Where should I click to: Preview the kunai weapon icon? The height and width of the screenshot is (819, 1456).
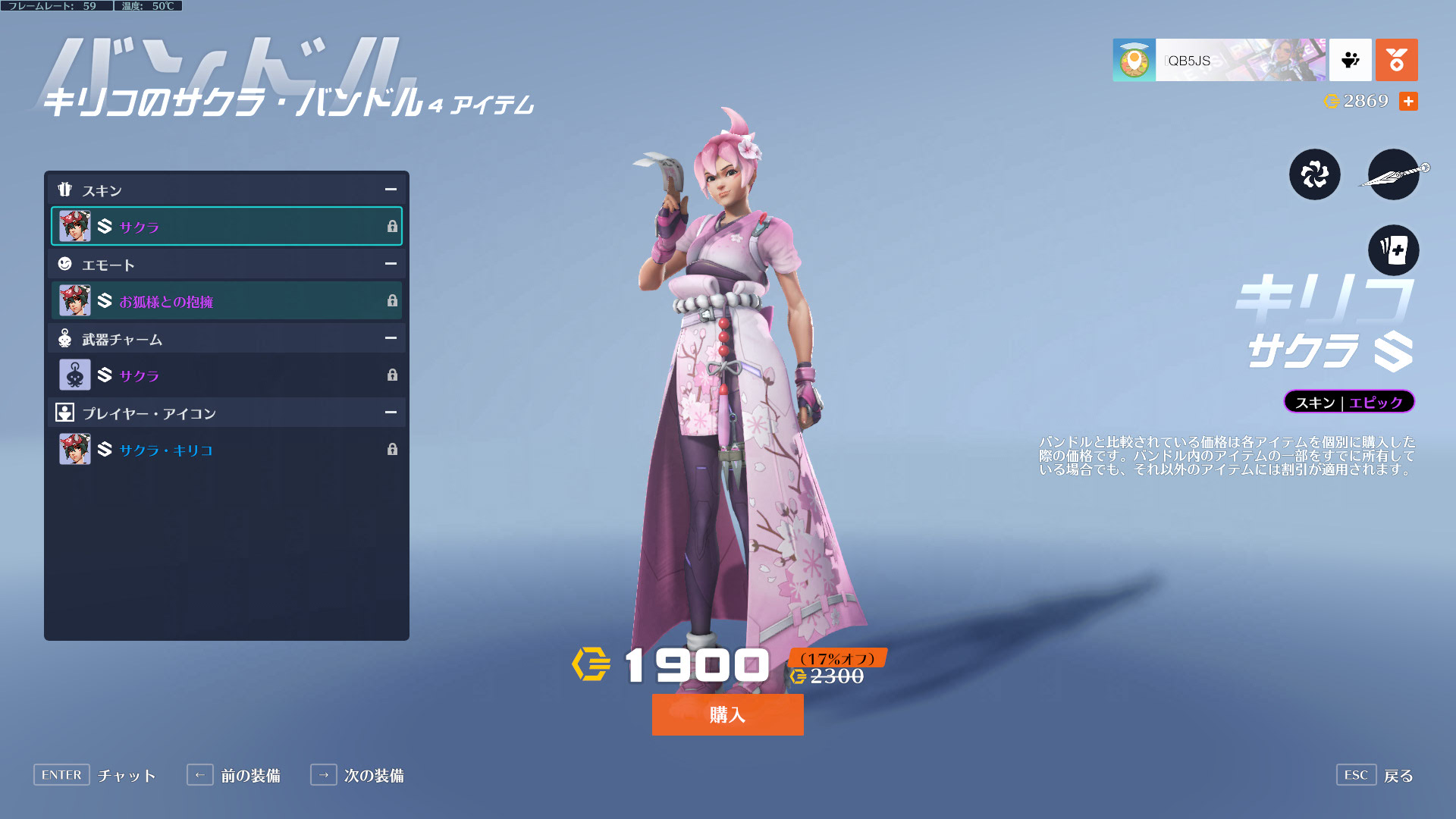click(1394, 174)
